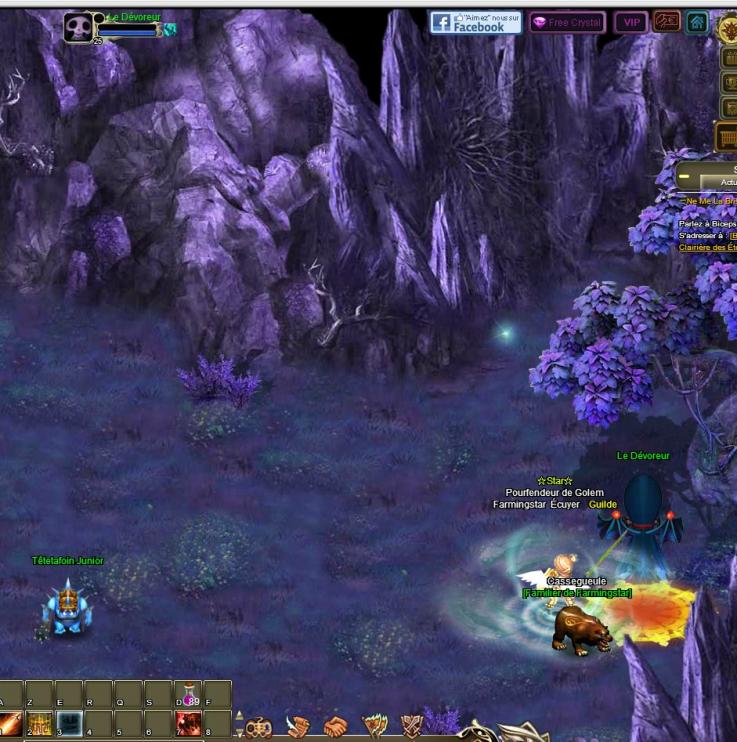Open the VIP menu
Screen dimensions: 737x742
630,22
